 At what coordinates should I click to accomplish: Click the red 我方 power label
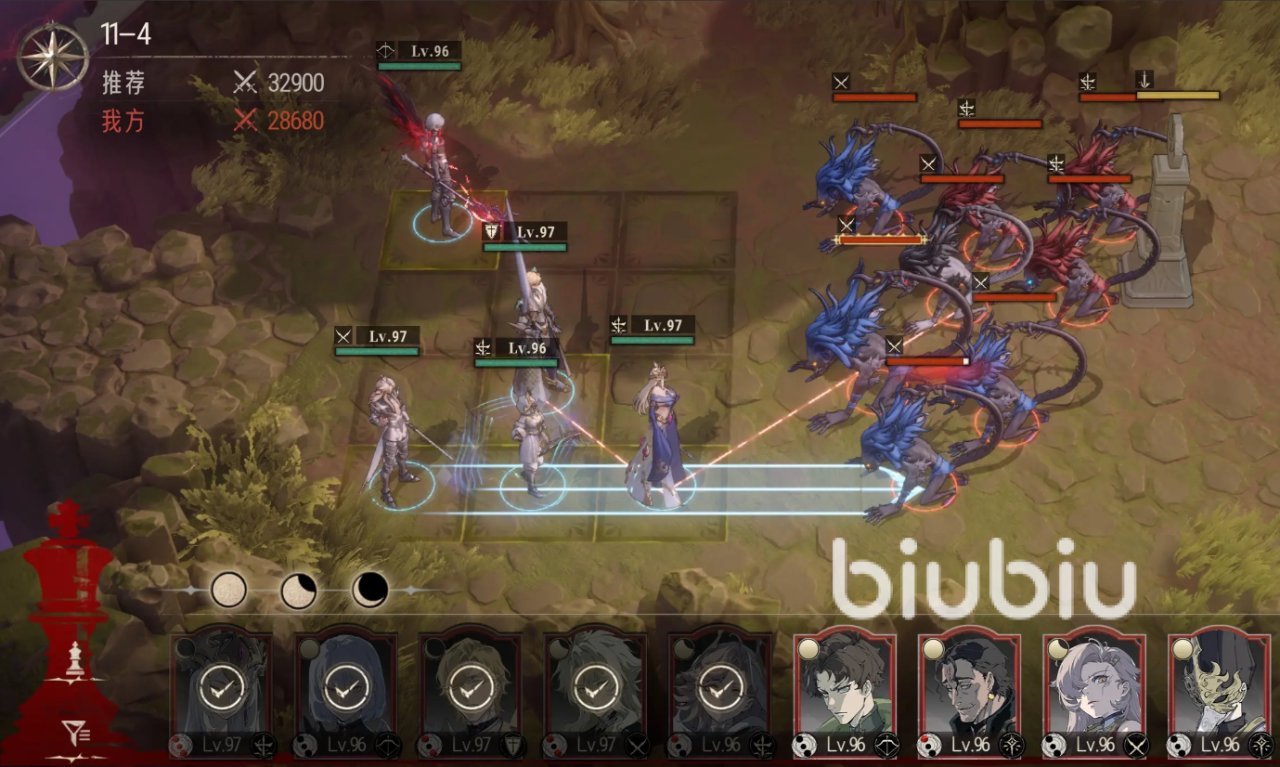[x=122, y=121]
